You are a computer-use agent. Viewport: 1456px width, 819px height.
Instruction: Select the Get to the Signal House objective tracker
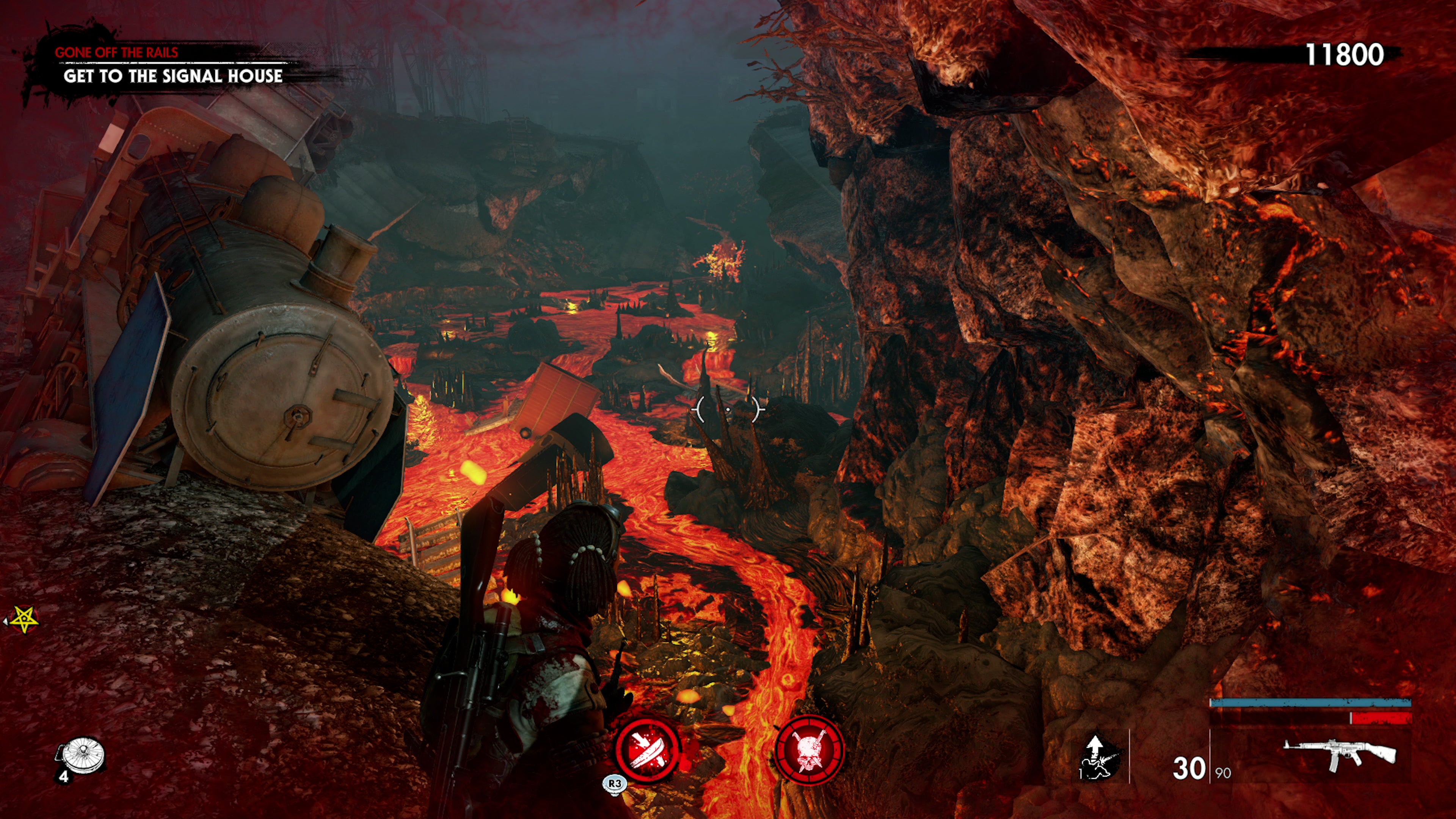click(x=173, y=76)
